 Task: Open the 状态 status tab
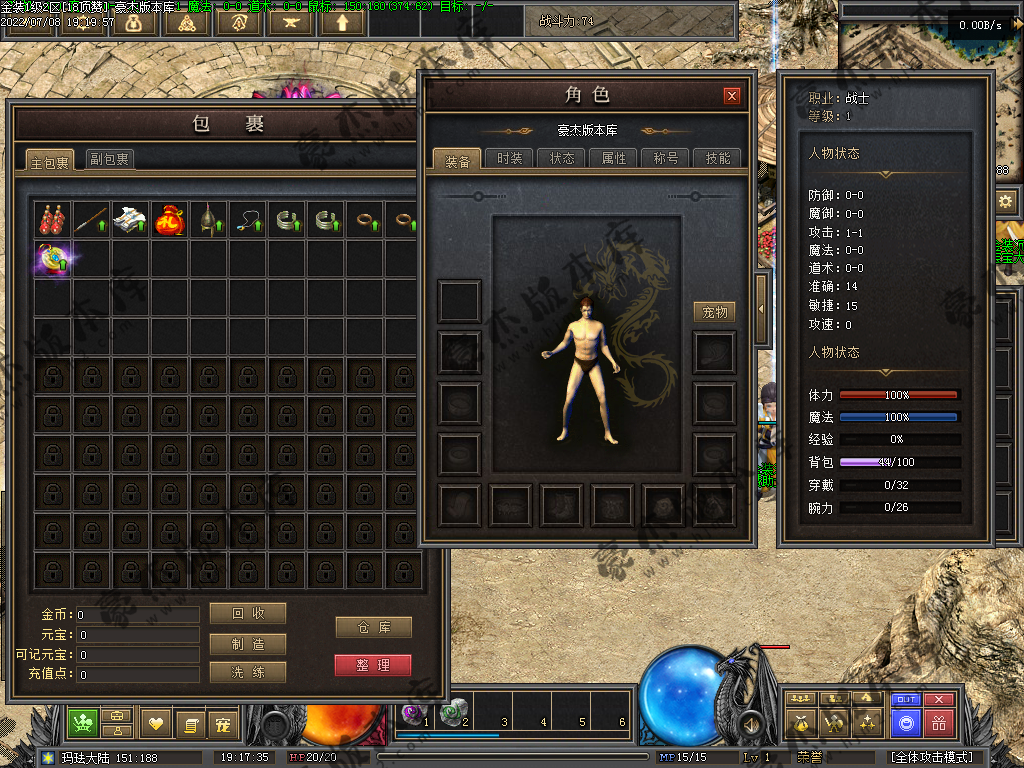tap(562, 158)
